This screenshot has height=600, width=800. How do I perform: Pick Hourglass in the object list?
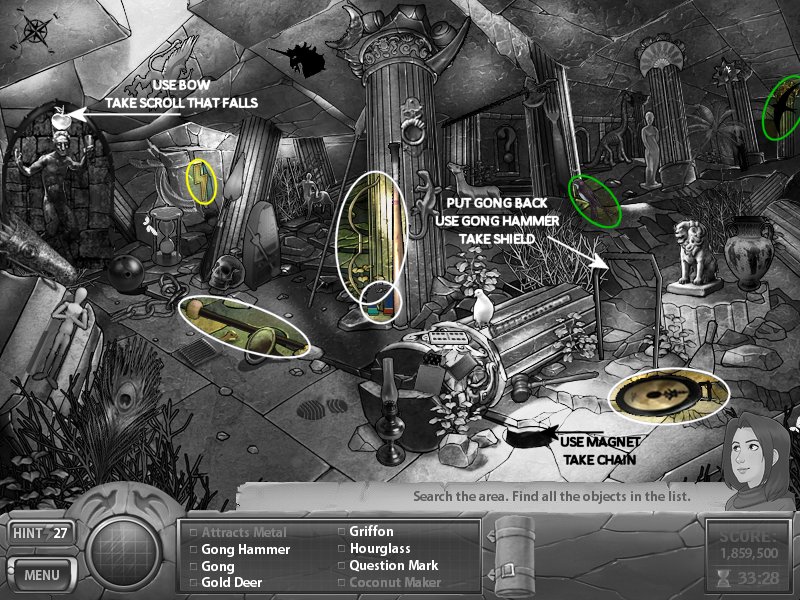(379, 549)
